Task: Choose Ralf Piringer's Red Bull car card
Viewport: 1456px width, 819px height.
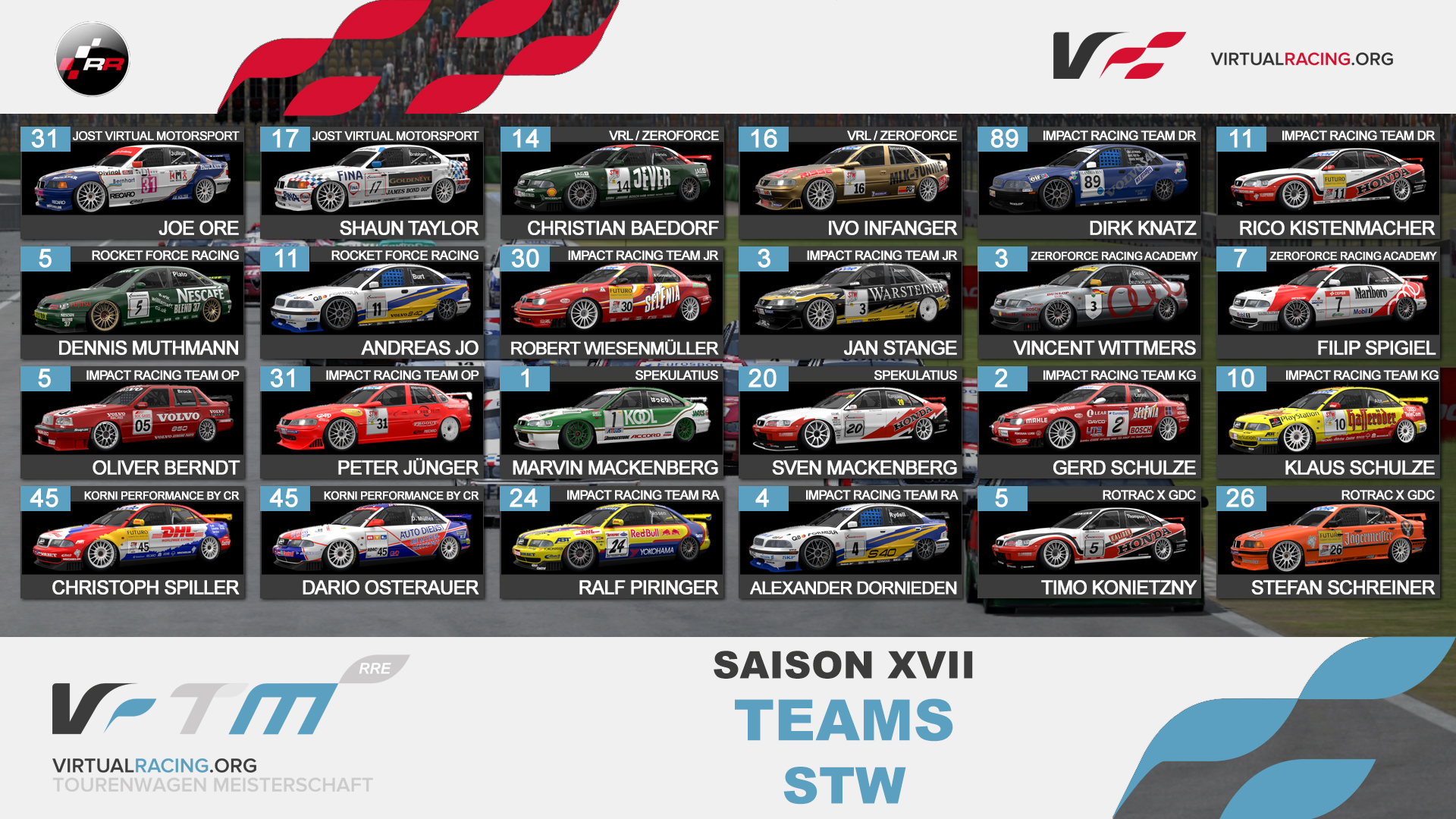Action: click(x=611, y=541)
